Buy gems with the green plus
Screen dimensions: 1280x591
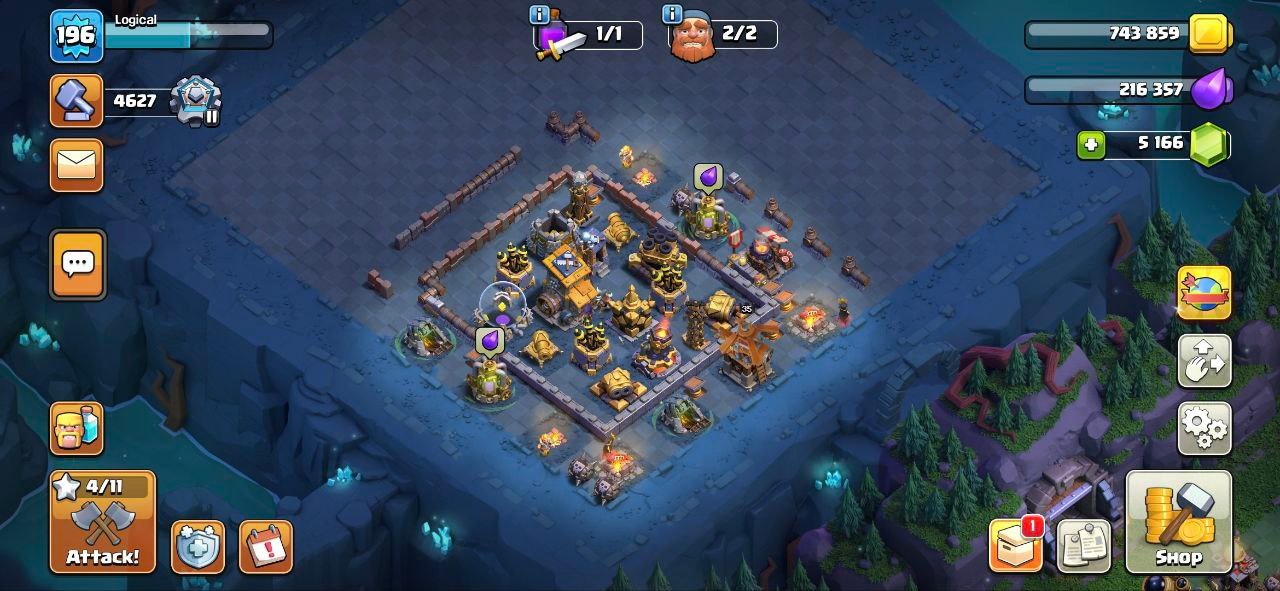(1091, 145)
